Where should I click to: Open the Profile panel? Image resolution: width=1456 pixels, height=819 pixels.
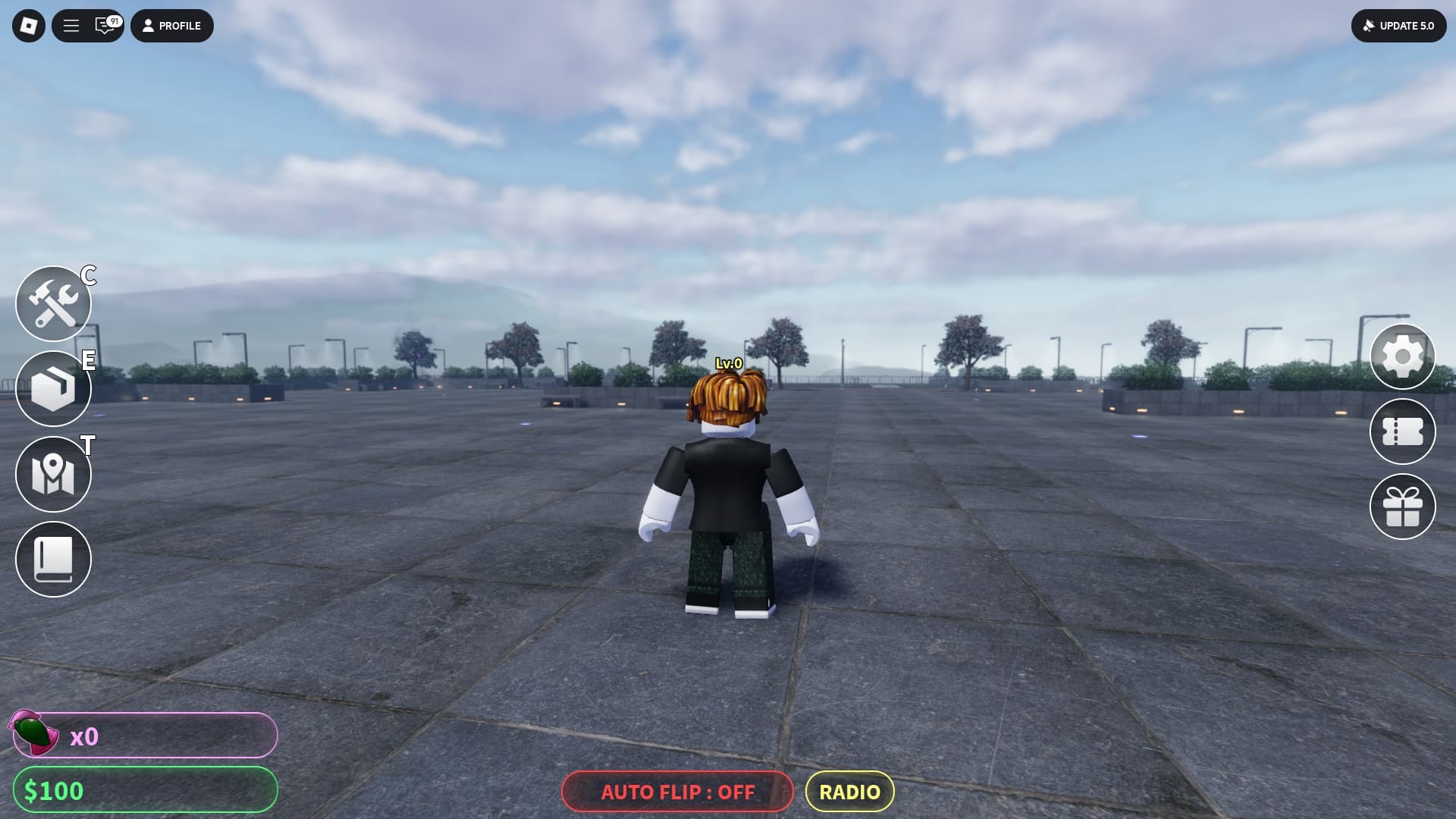[172, 26]
